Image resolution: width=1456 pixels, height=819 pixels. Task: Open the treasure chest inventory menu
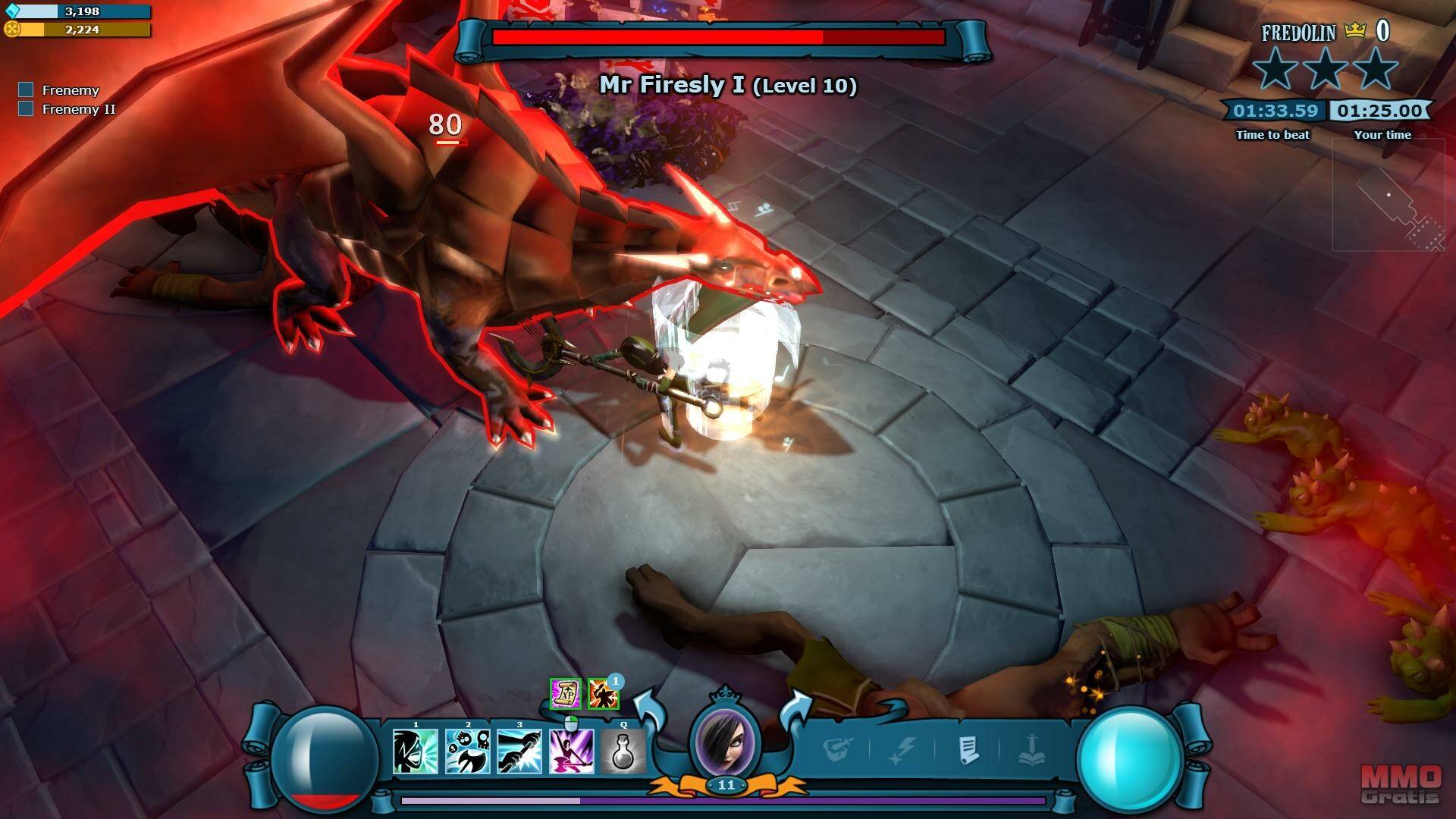click(x=838, y=750)
